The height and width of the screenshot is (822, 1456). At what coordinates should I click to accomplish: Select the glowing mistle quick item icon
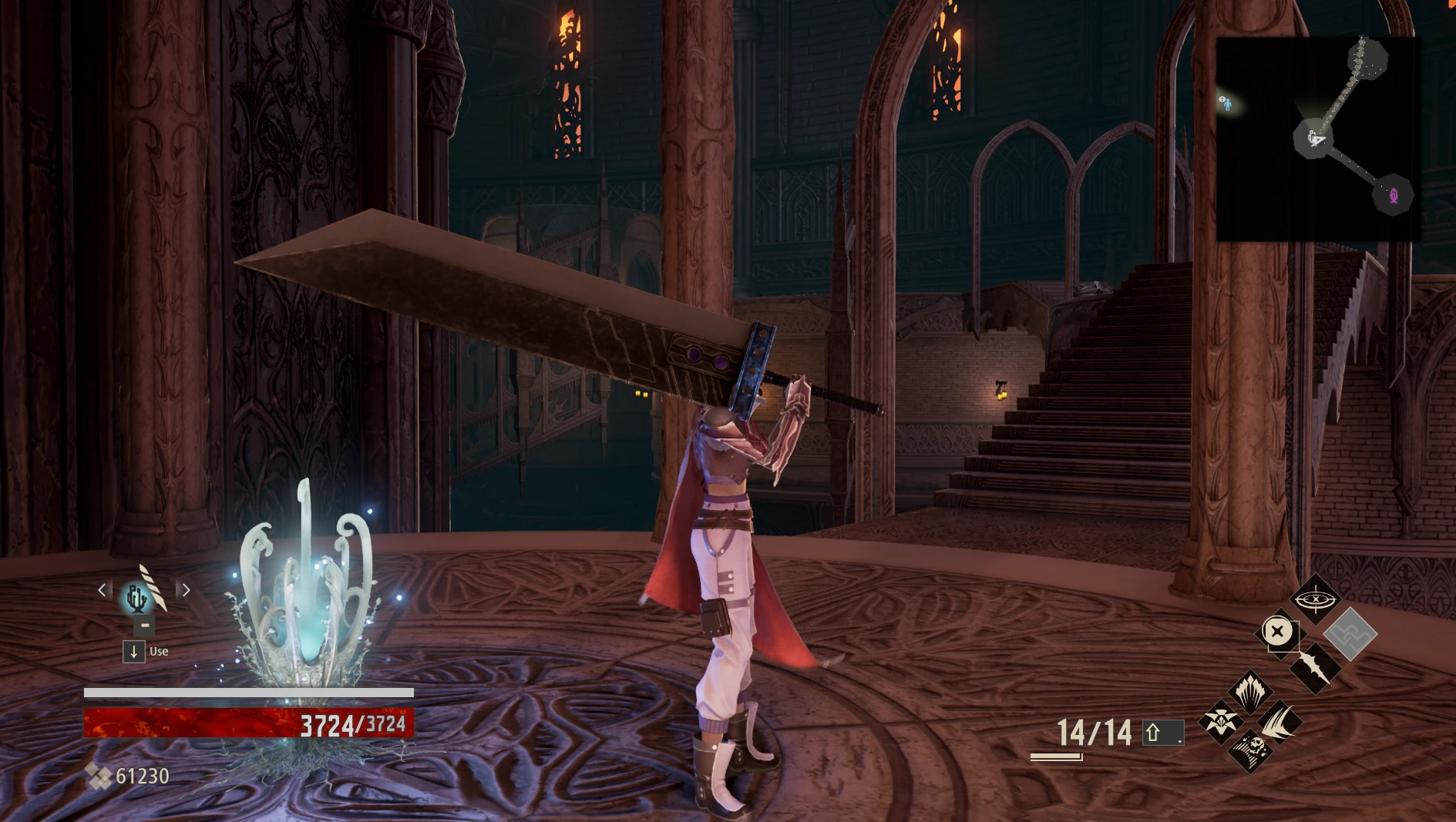click(x=137, y=597)
